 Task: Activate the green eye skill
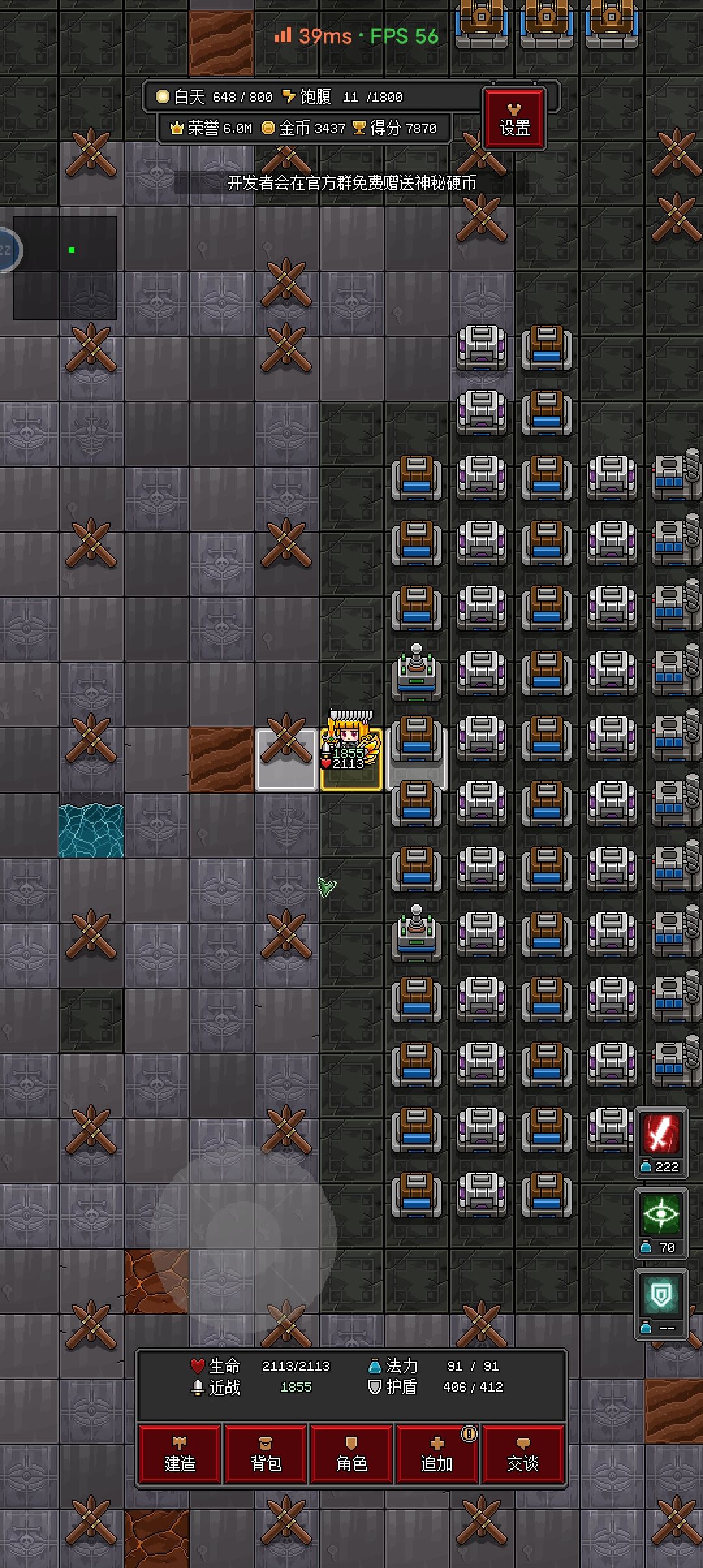point(661,1215)
